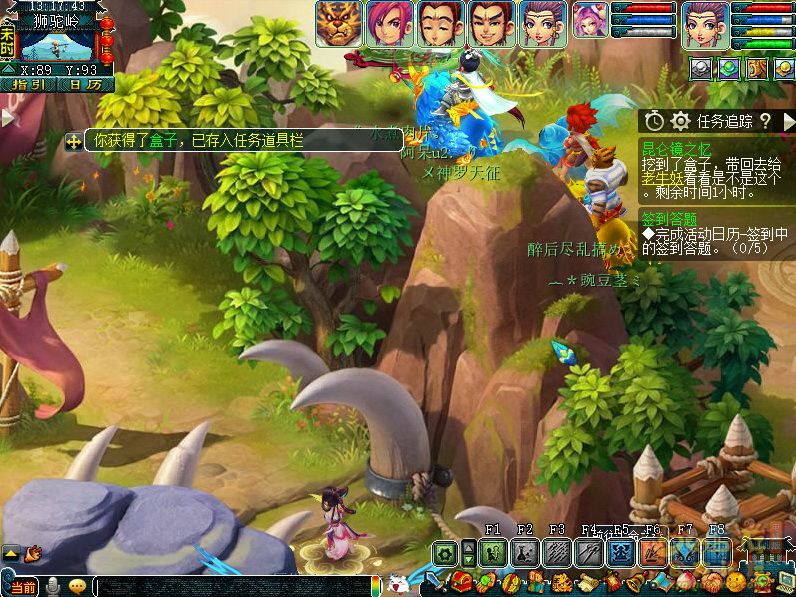Click the move-arrows icon beside the system message

pos(74,142)
